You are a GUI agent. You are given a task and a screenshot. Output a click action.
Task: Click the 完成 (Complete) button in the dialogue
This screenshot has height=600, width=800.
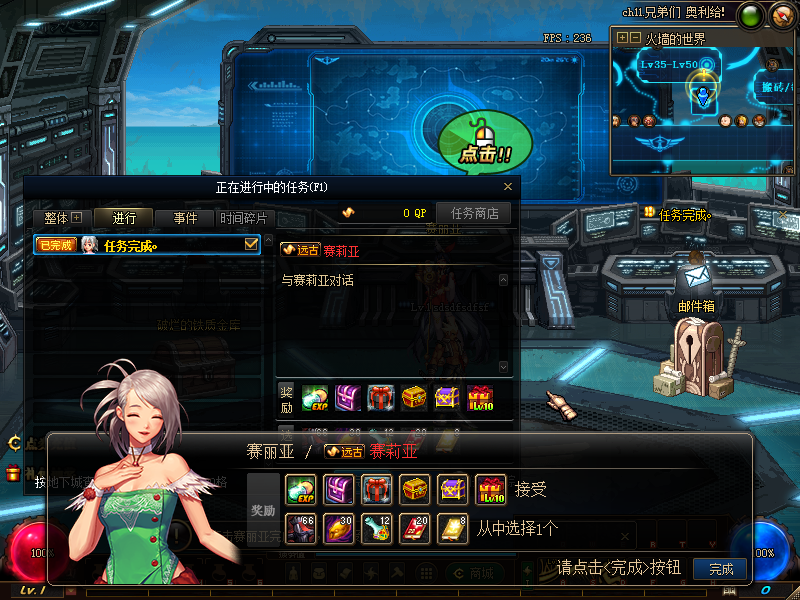pyautogui.click(x=720, y=569)
